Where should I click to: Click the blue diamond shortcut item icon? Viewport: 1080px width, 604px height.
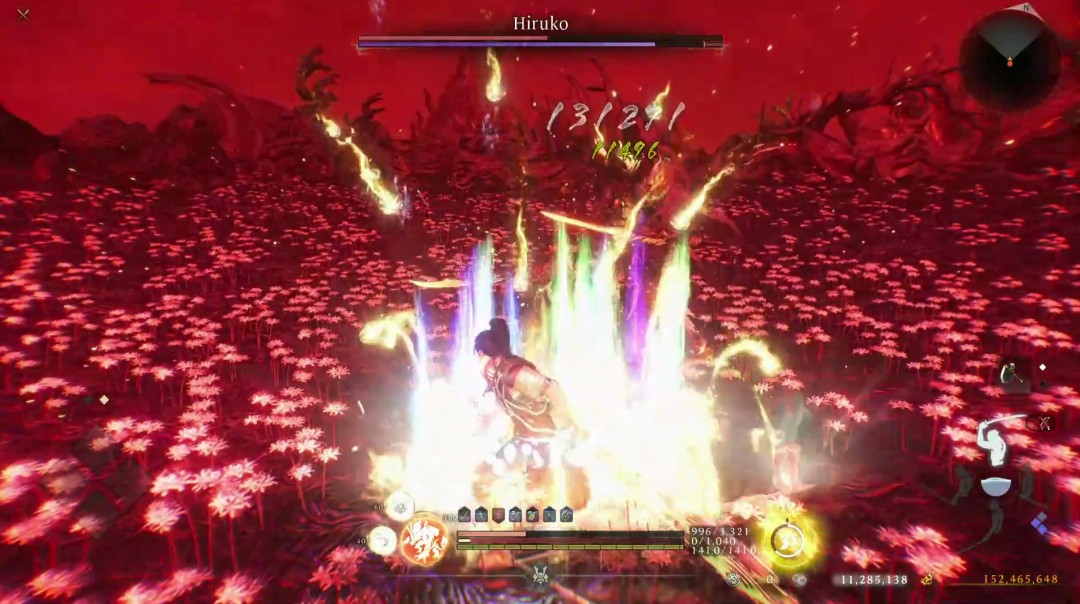(x=1040, y=522)
